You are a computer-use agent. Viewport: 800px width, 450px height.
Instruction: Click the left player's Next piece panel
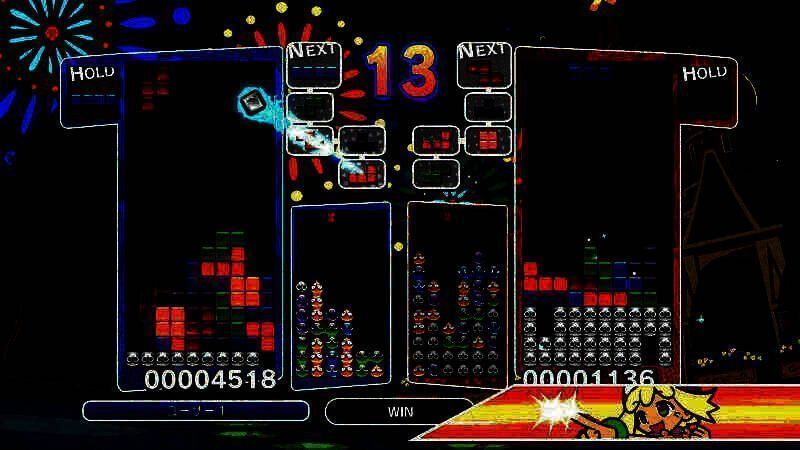pos(310,65)
